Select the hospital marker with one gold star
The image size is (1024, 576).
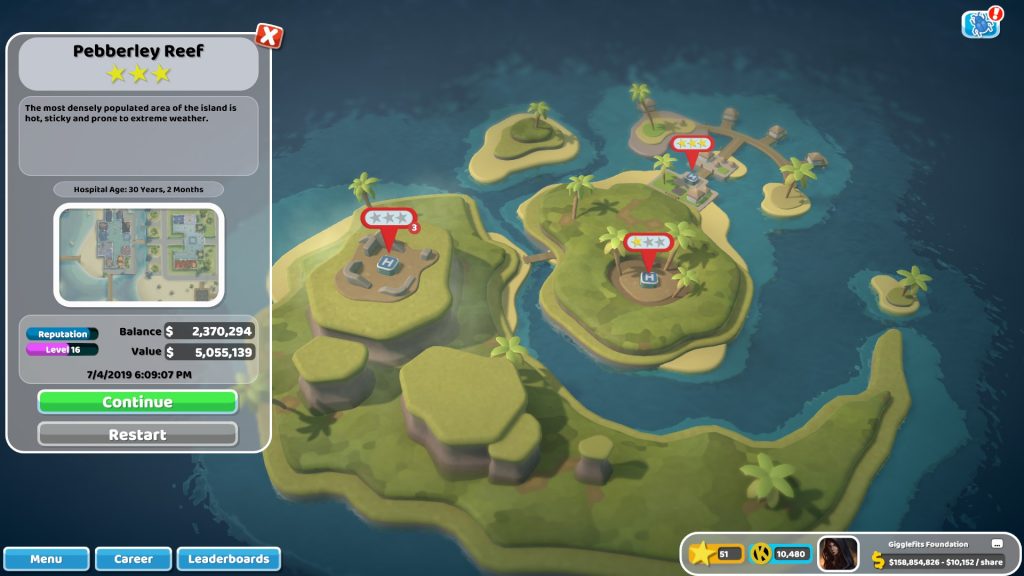(648, 243)
